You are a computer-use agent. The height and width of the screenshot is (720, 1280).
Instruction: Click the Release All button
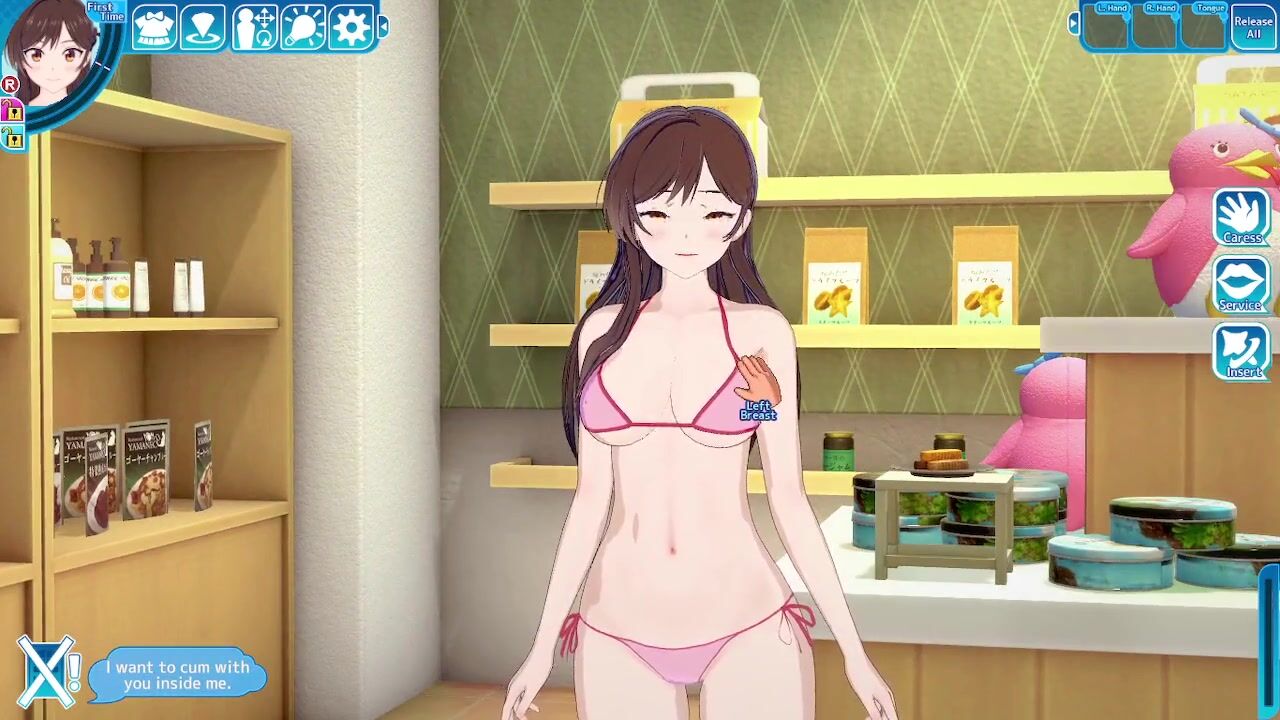click(x=1253, y=27)
